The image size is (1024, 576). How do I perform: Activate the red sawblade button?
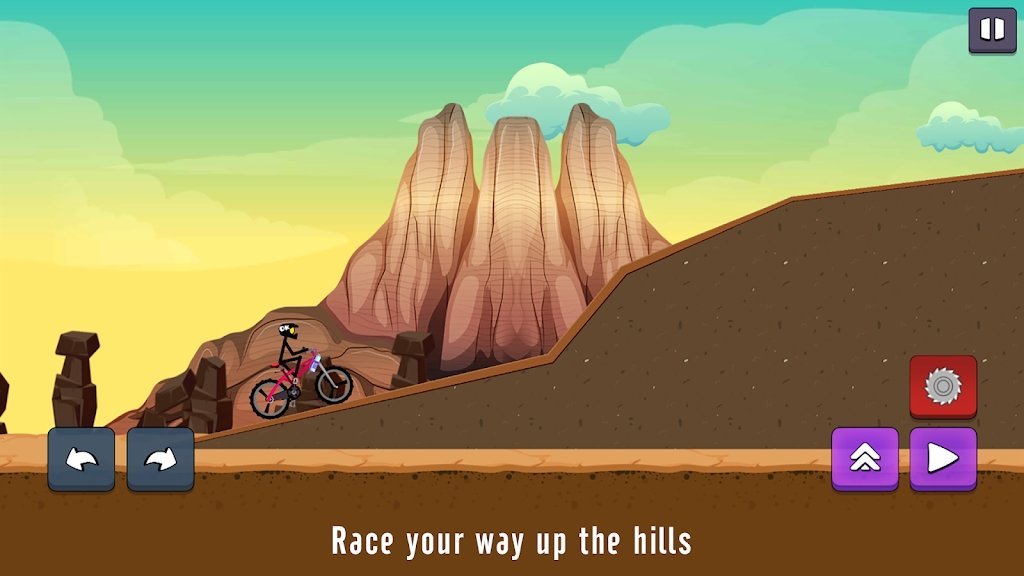coord(942,386)
